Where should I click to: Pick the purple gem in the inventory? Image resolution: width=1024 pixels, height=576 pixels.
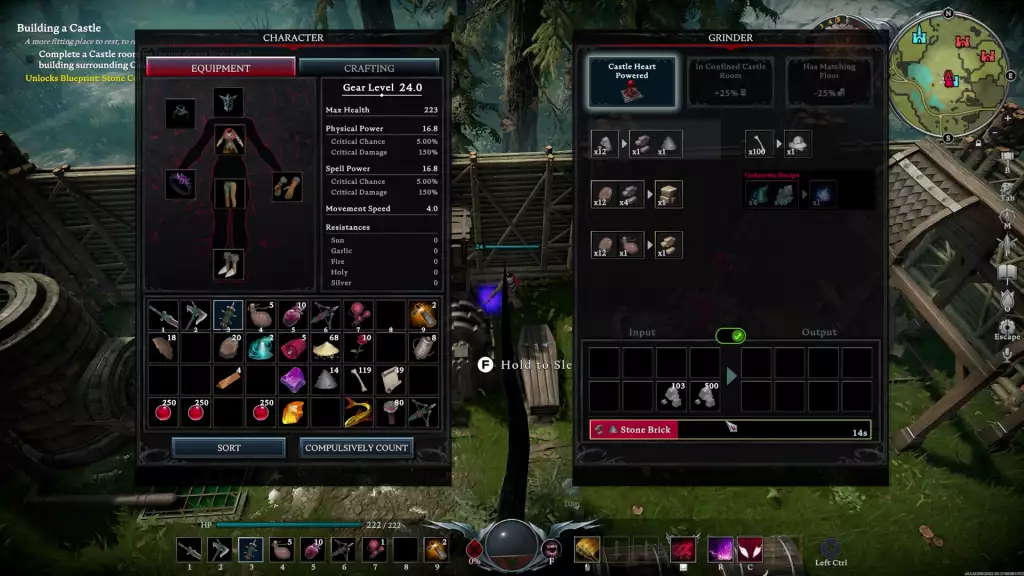(293, 379)
